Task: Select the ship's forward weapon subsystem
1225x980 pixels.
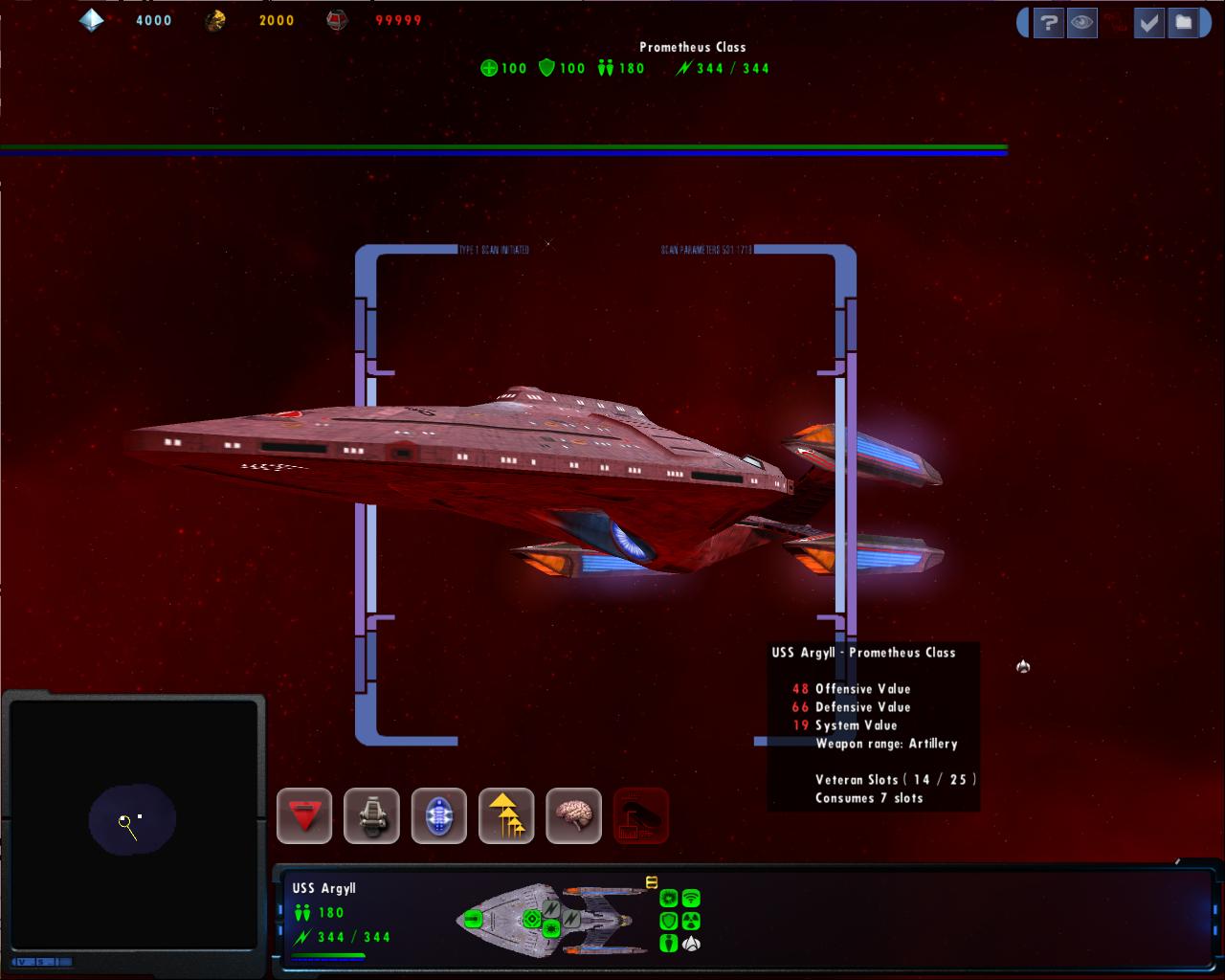Action: (x=473, y=920)
